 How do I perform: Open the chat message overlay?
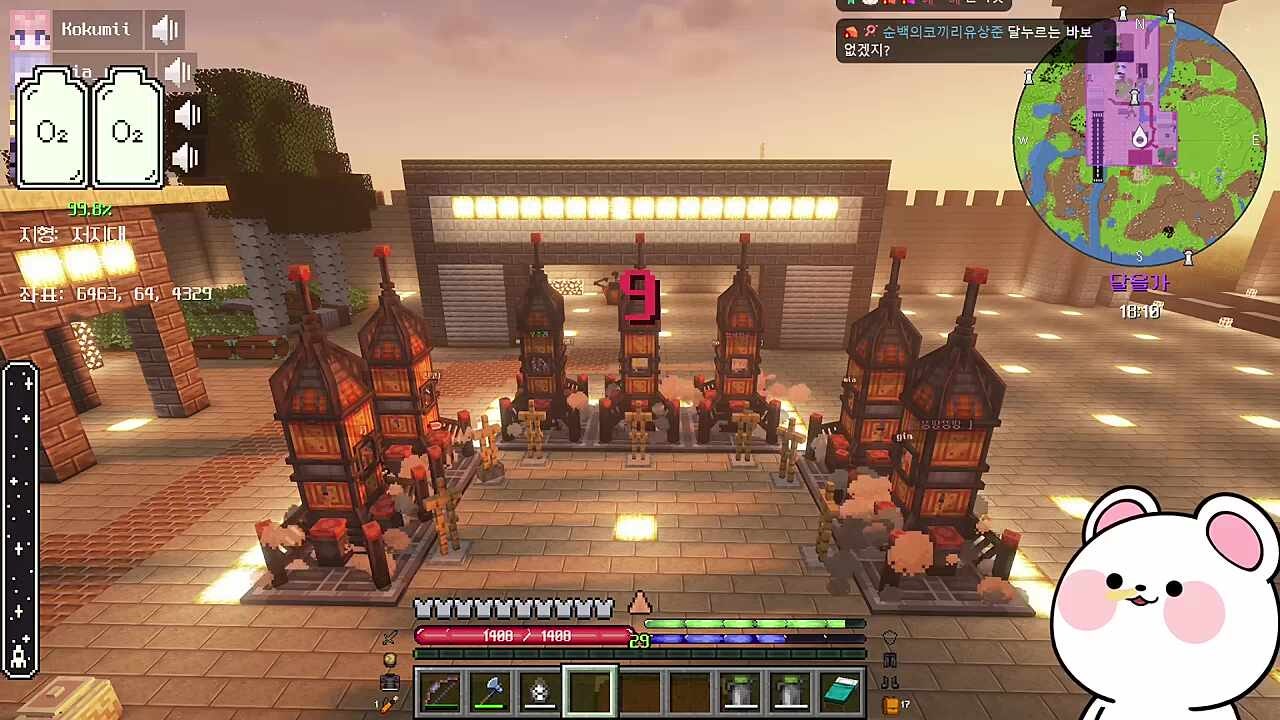pos(975,40)
